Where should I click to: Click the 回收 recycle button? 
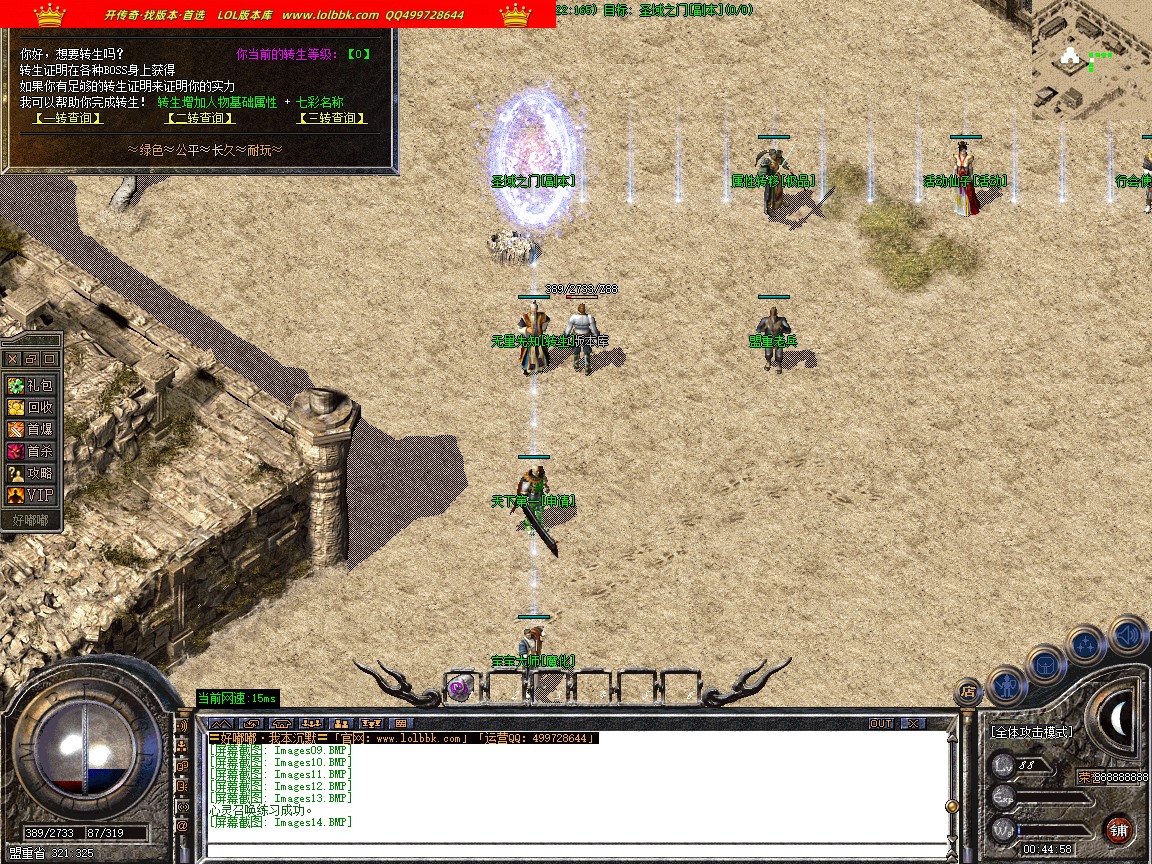tap(31, 407)
